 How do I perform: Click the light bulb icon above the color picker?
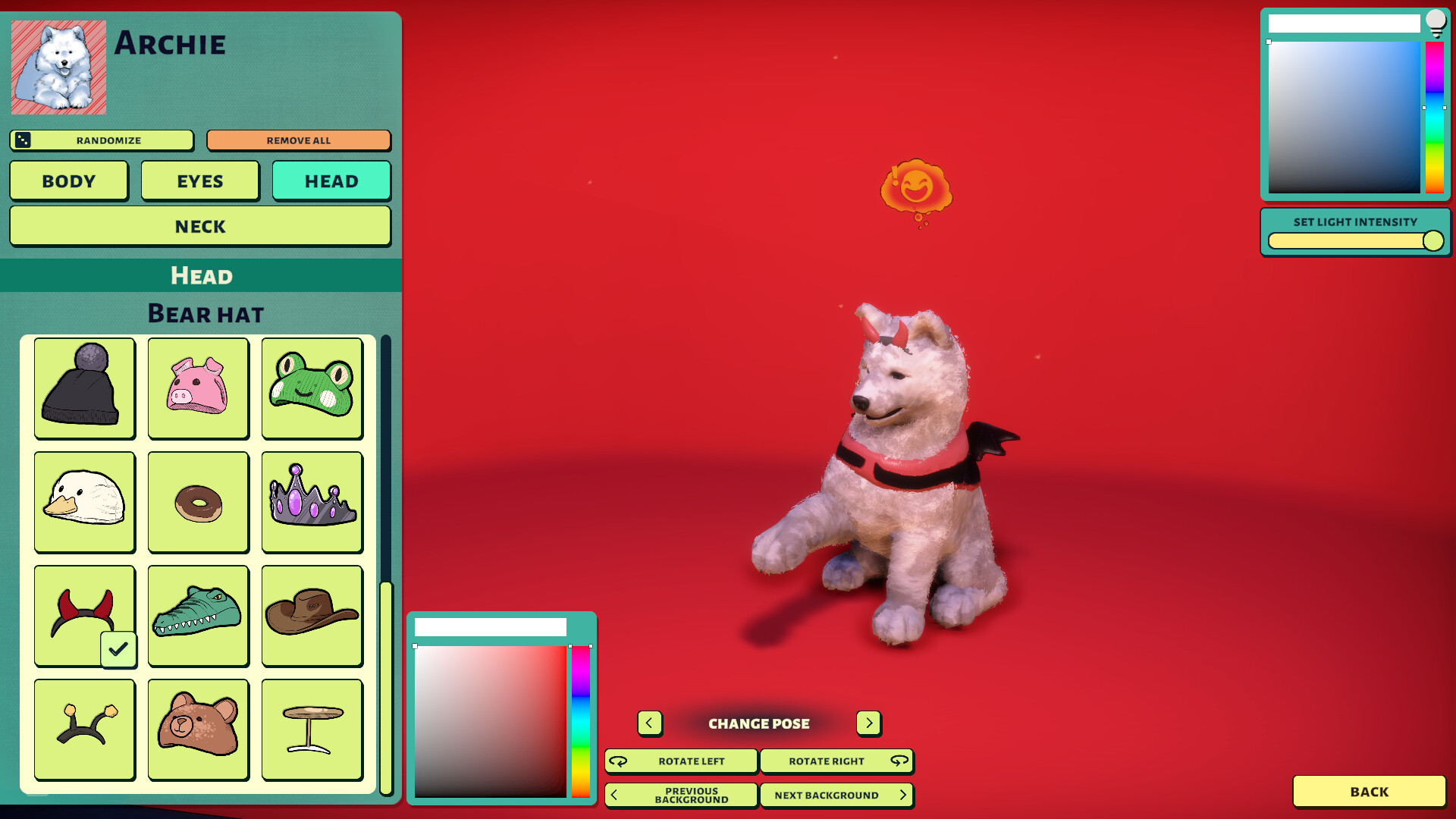click(1436, 23)
